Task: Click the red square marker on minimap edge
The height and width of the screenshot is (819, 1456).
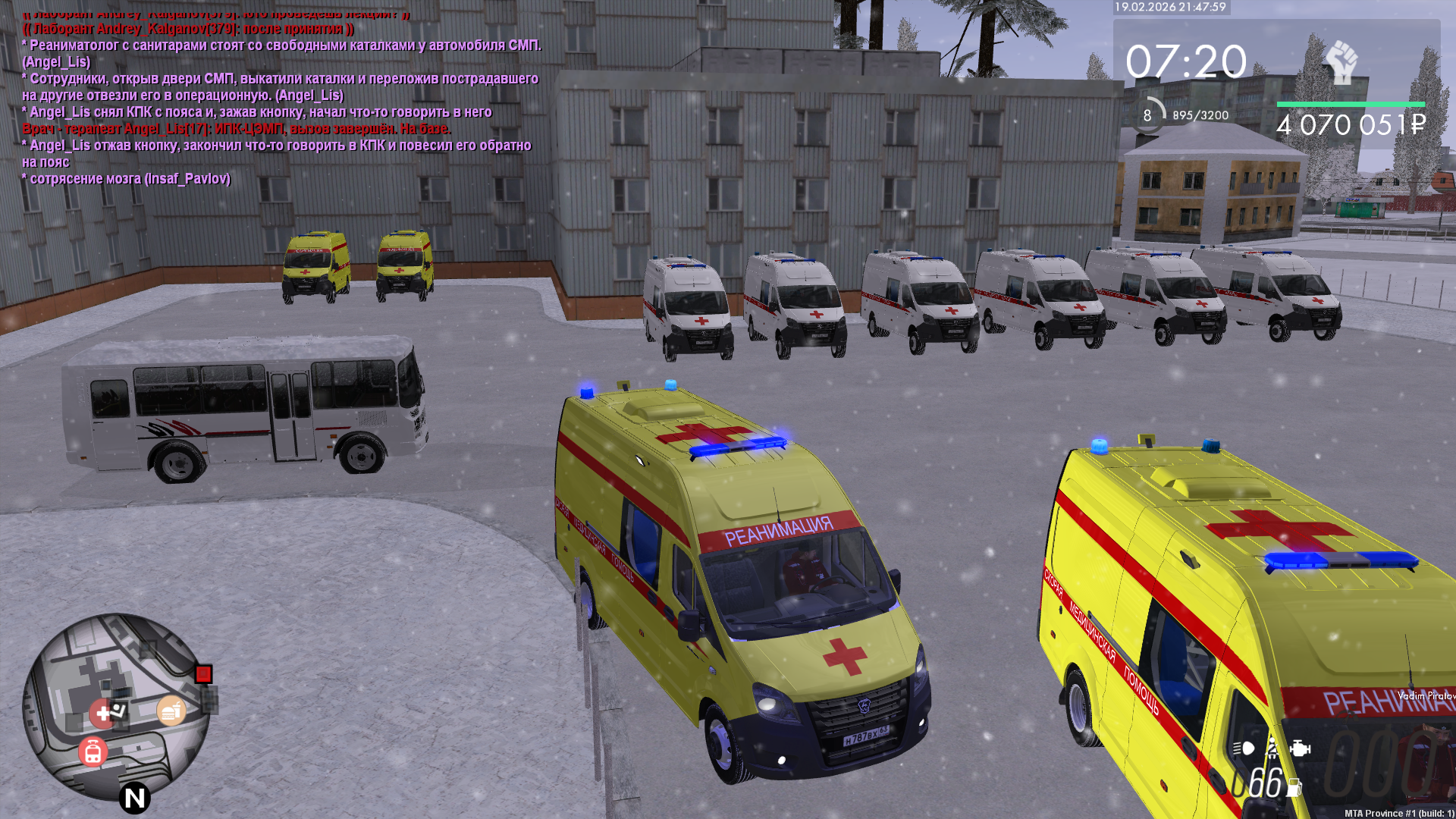Action: (x=203, y=674)
